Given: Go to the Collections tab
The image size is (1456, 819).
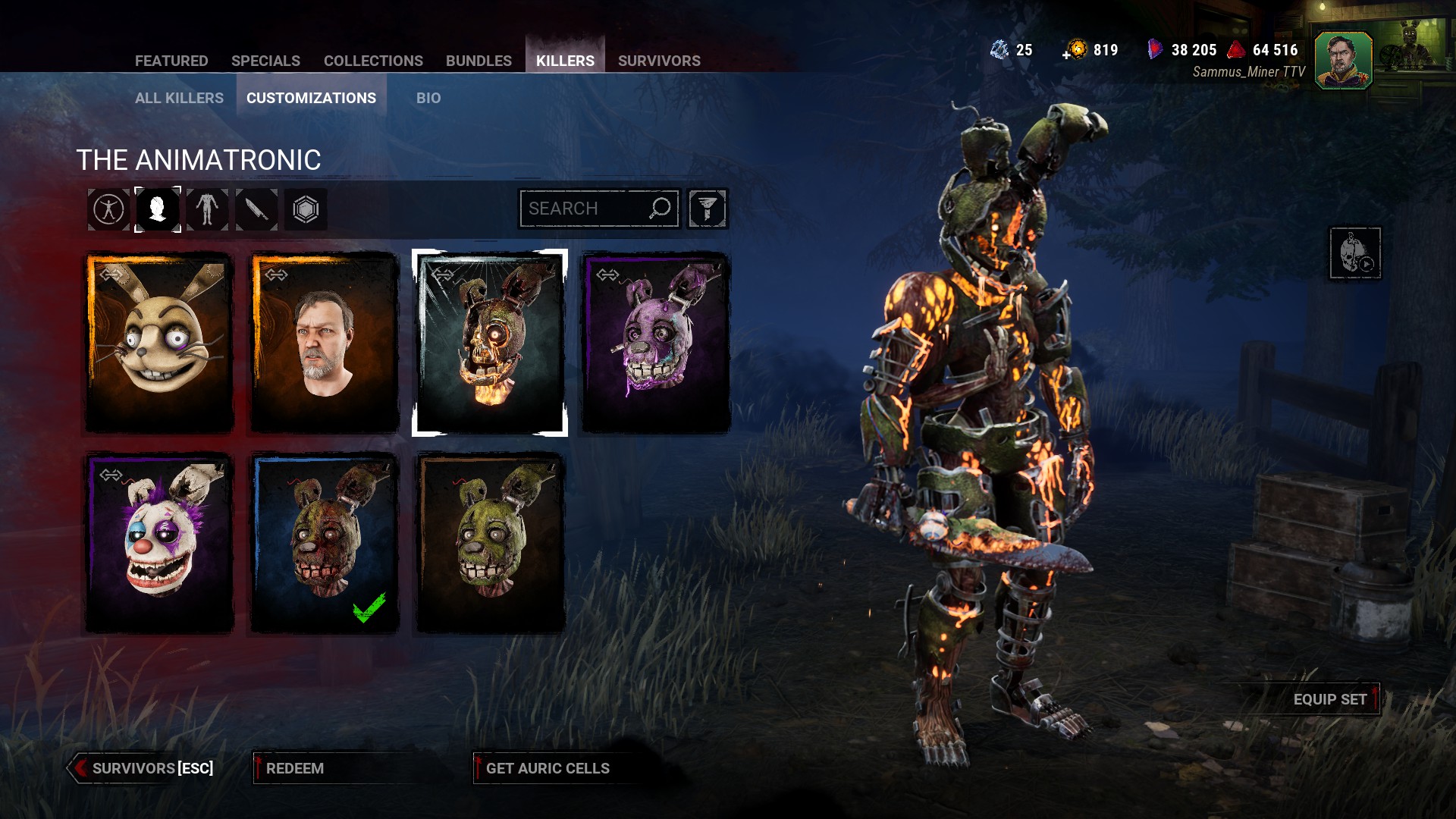Looking at the screenshot, I should pyautogui.click(x=373, y=61).
